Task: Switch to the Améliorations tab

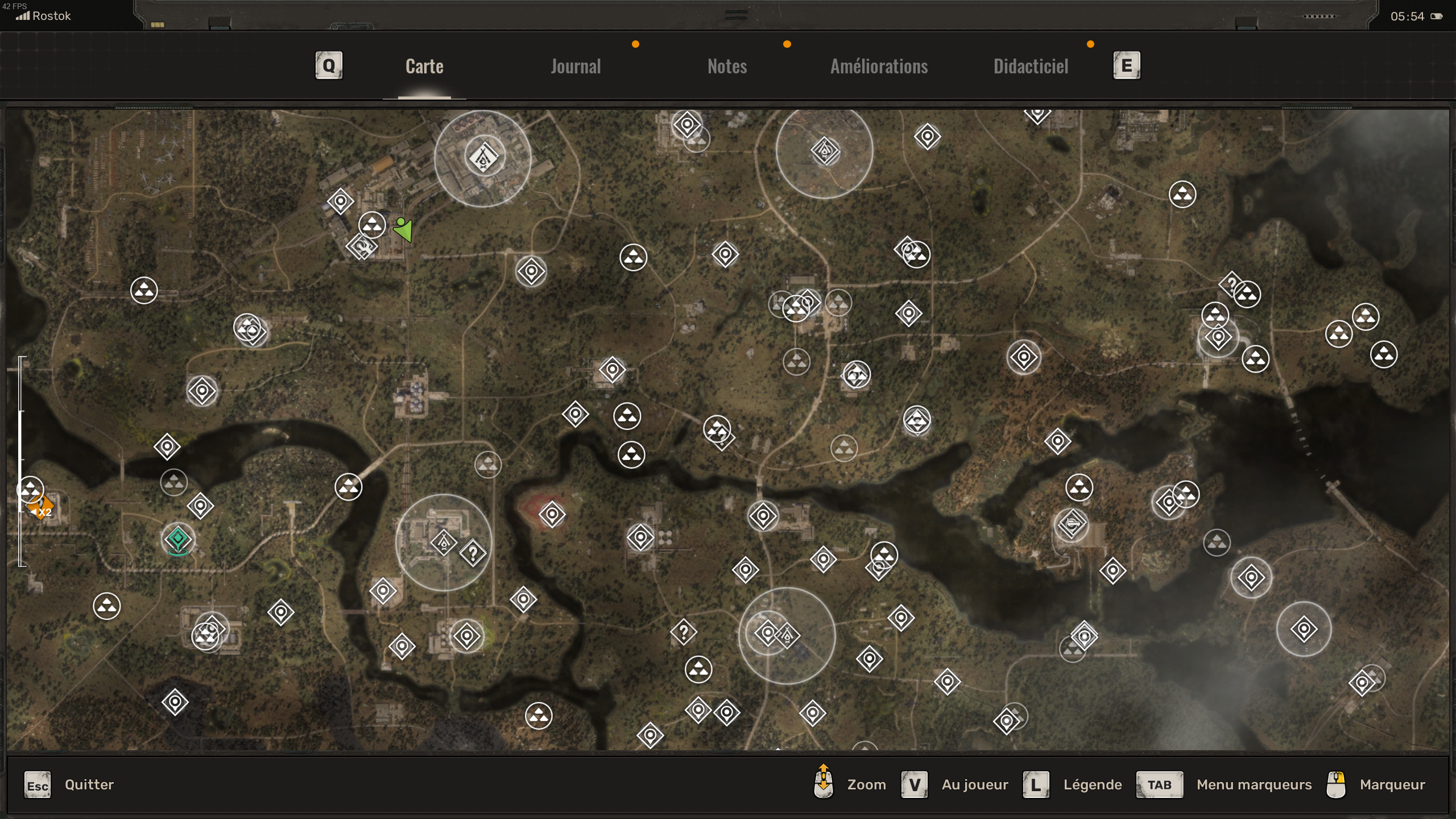Action: point(879,66)
